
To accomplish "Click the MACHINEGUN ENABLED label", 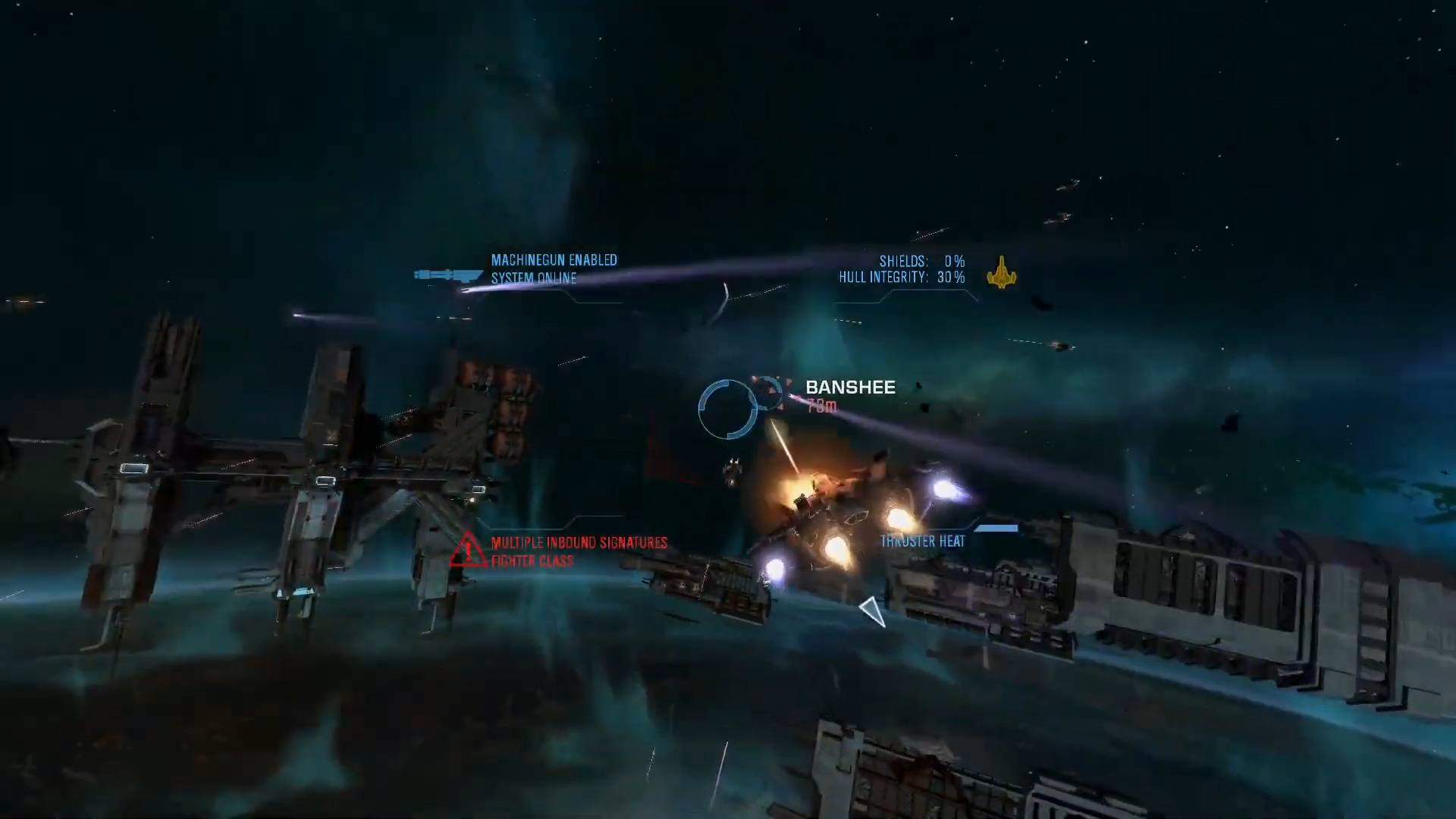I will point(554,259).
